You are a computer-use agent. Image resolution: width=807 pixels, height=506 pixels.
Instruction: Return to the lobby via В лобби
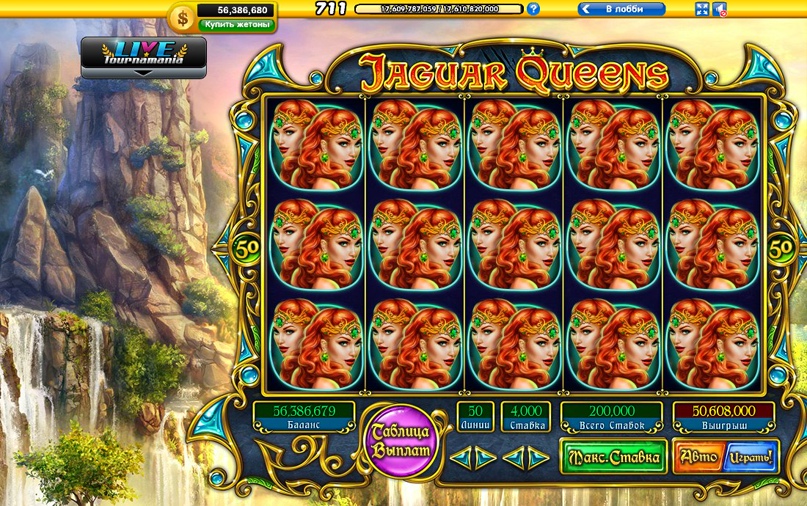point(621,9)
